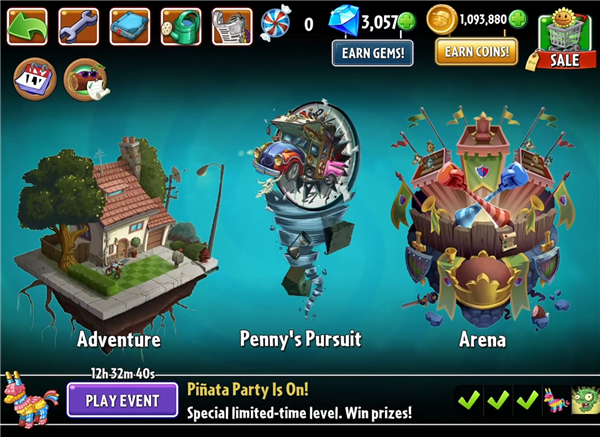Image resolution: width=600 pixels, height=437 pixels.
Task: Open the calendar level icon
Action: pyautogui.click(x=33, y=78)
